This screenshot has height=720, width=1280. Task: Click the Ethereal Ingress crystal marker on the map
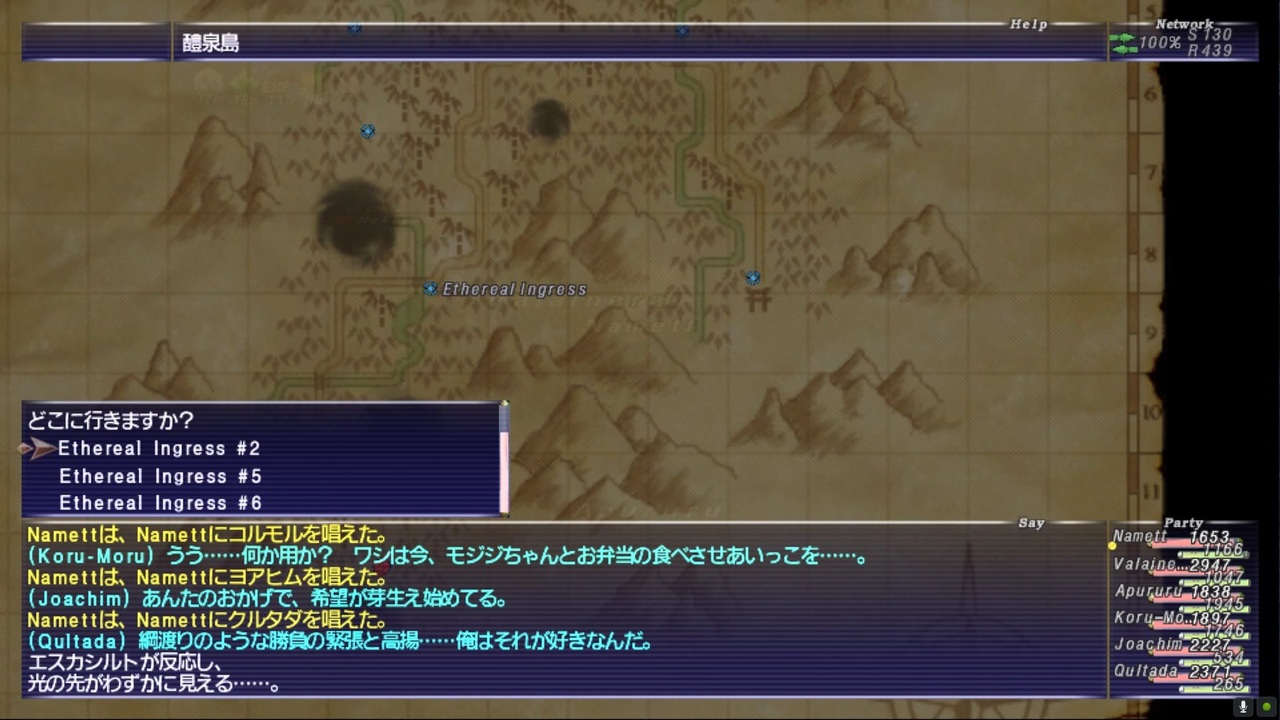(429, 289)
